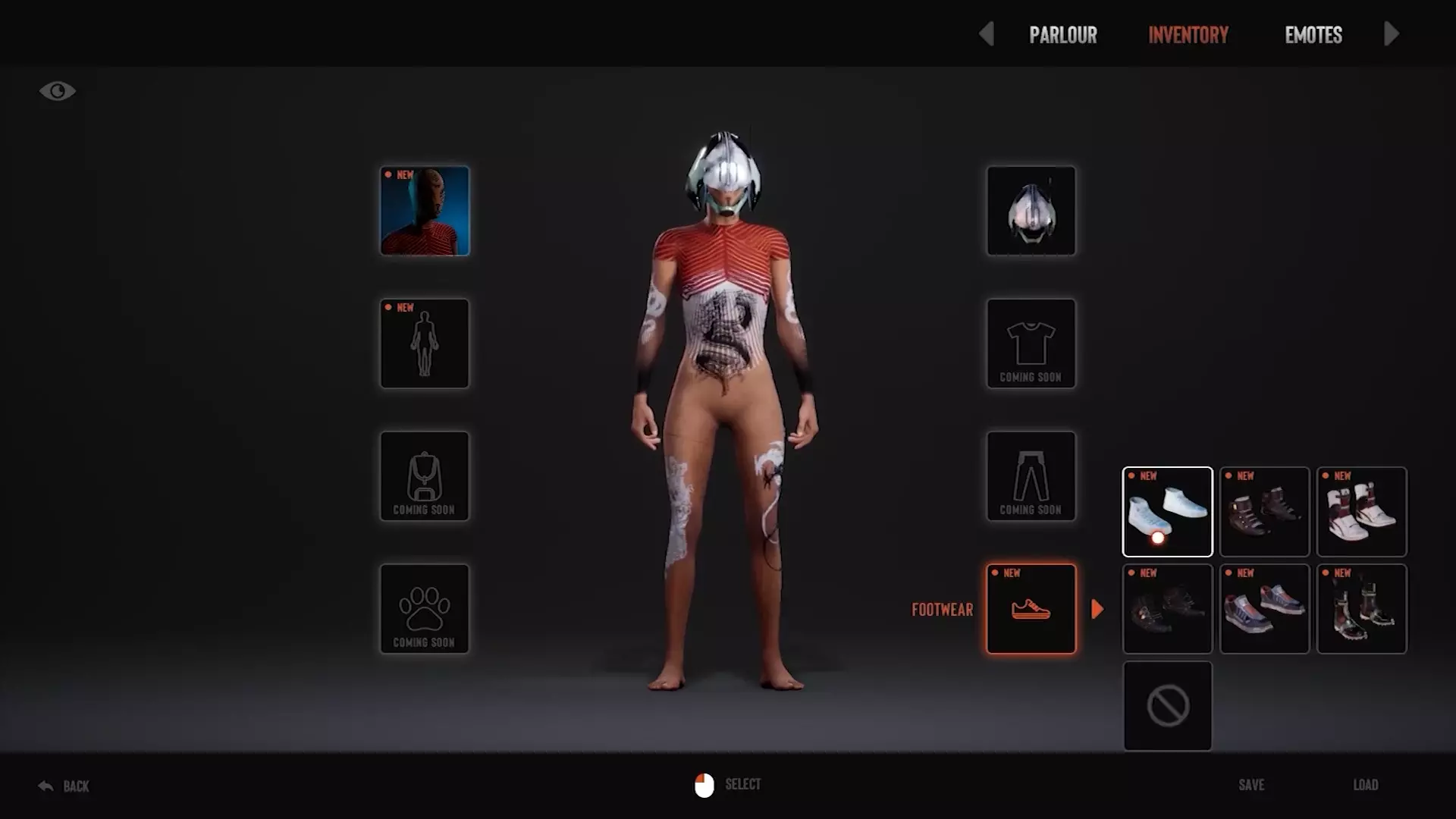Remove footwear with the no-item slot
This screenshot has width=1456, height=819.
[x=1167, y=706]
